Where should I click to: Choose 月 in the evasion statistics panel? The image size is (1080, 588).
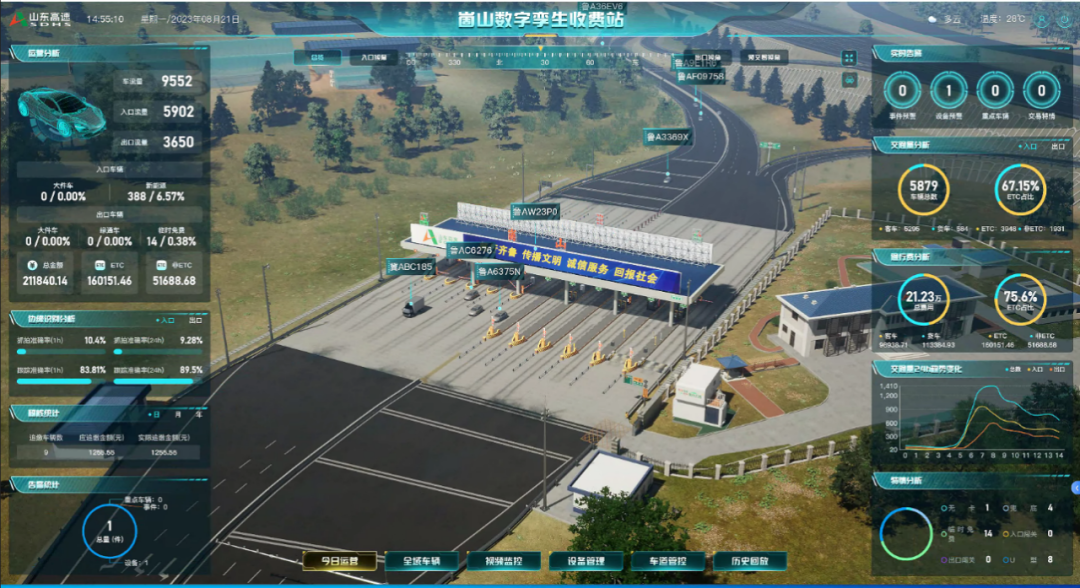(177, 413)
